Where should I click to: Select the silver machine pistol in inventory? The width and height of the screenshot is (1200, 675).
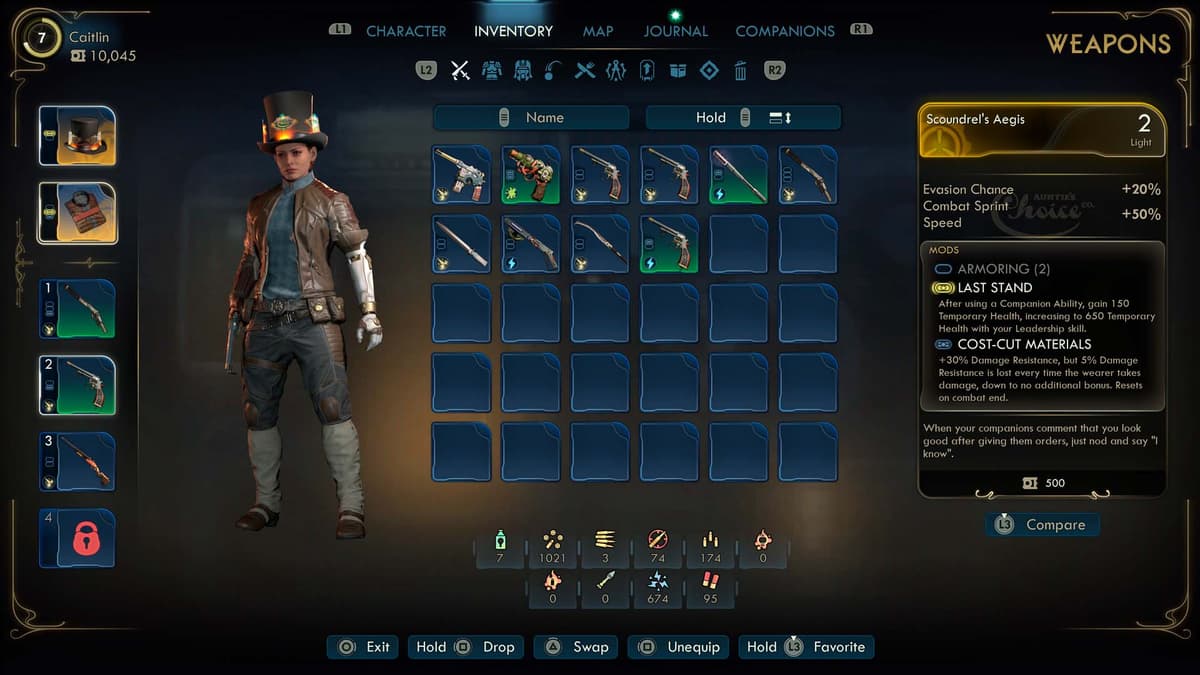[462, 175]
